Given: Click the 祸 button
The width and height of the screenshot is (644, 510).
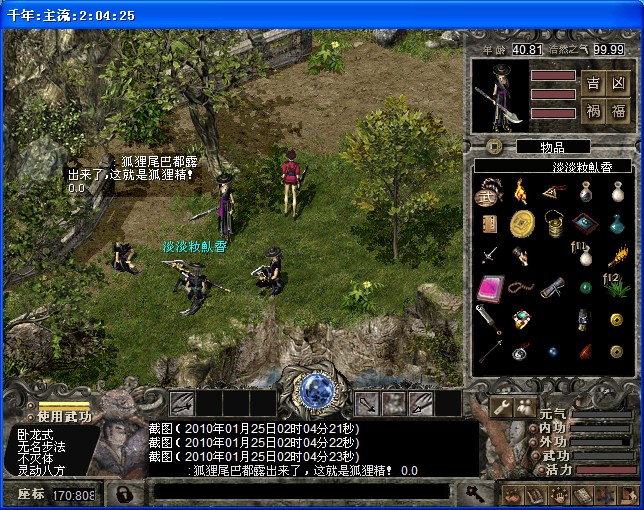Looking at the screenshot, I should (x=593, y=110).
